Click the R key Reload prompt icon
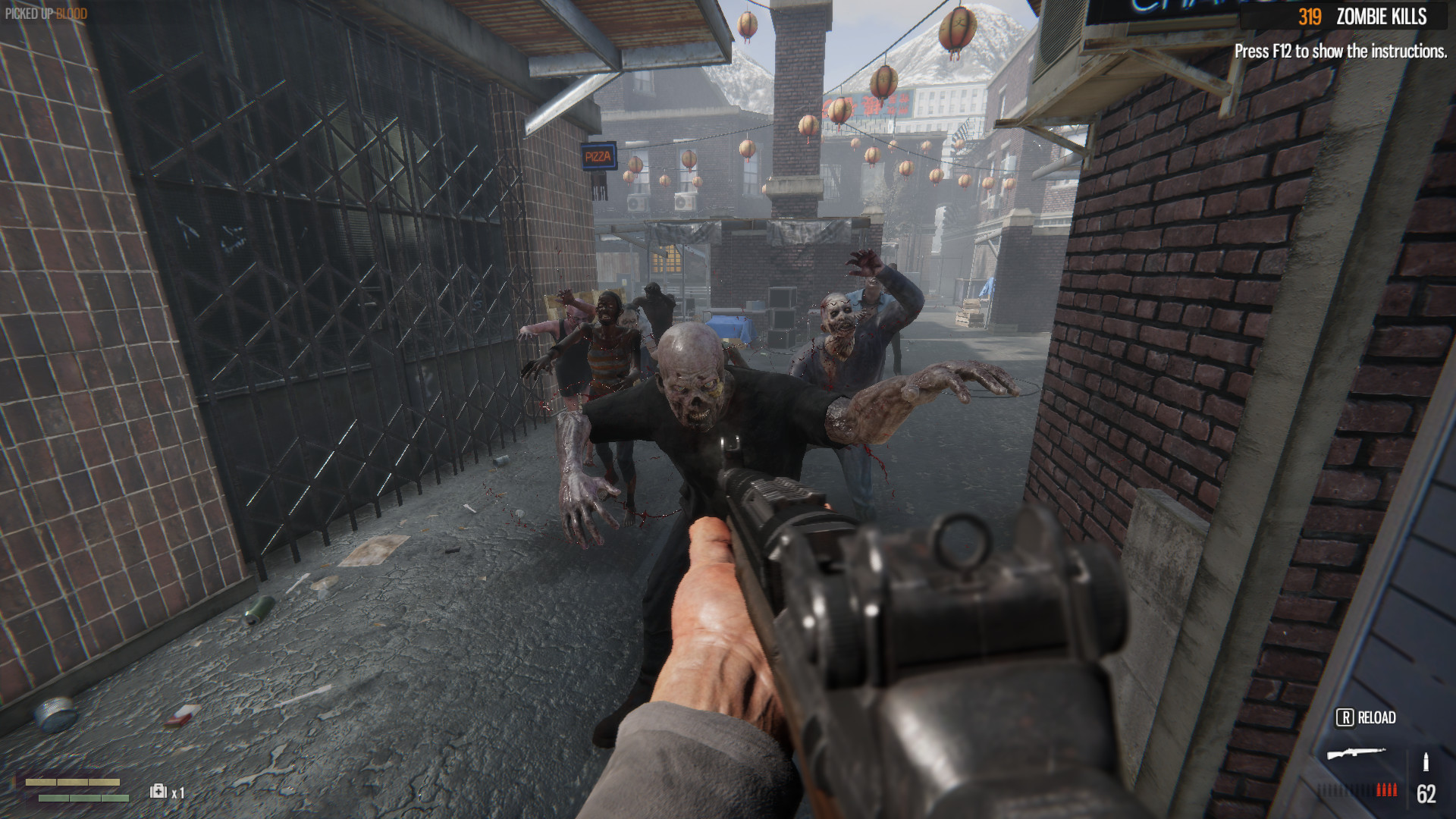 point(1345,717)
